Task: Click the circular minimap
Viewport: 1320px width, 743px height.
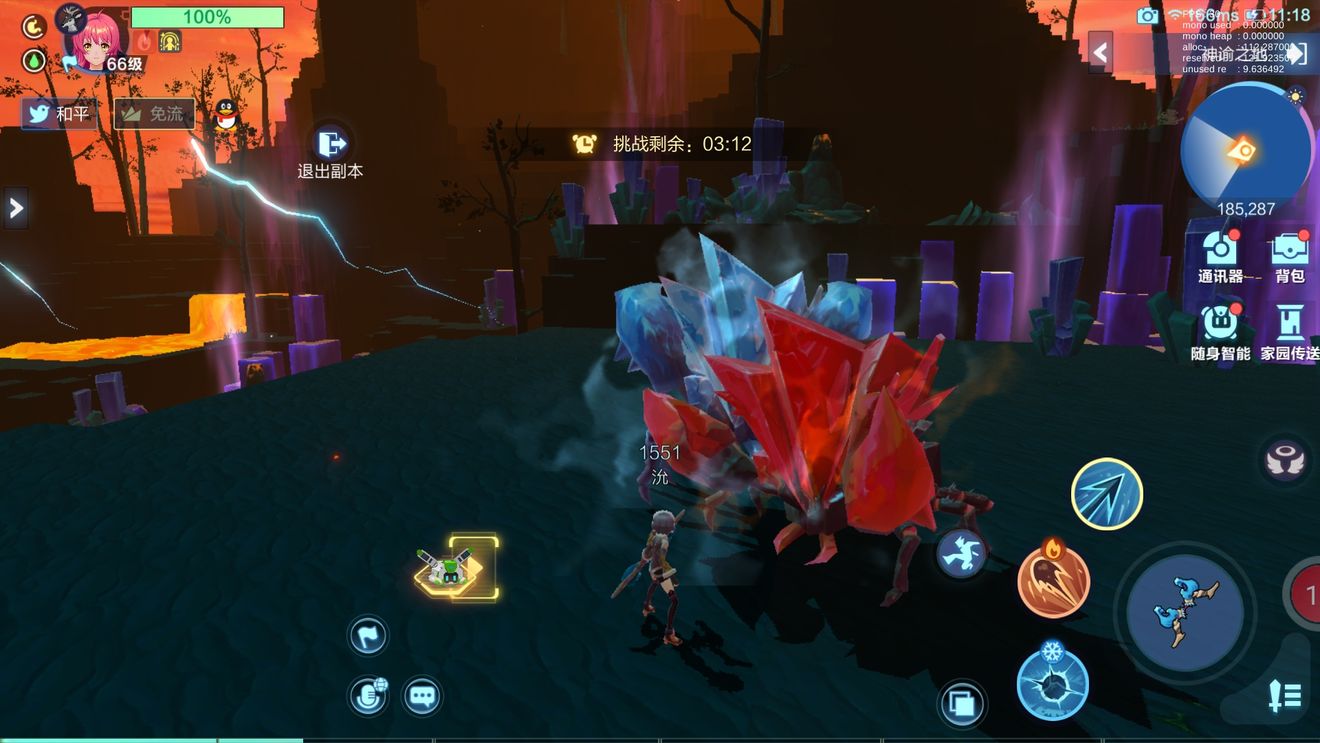Action: tap(1245, 150)
